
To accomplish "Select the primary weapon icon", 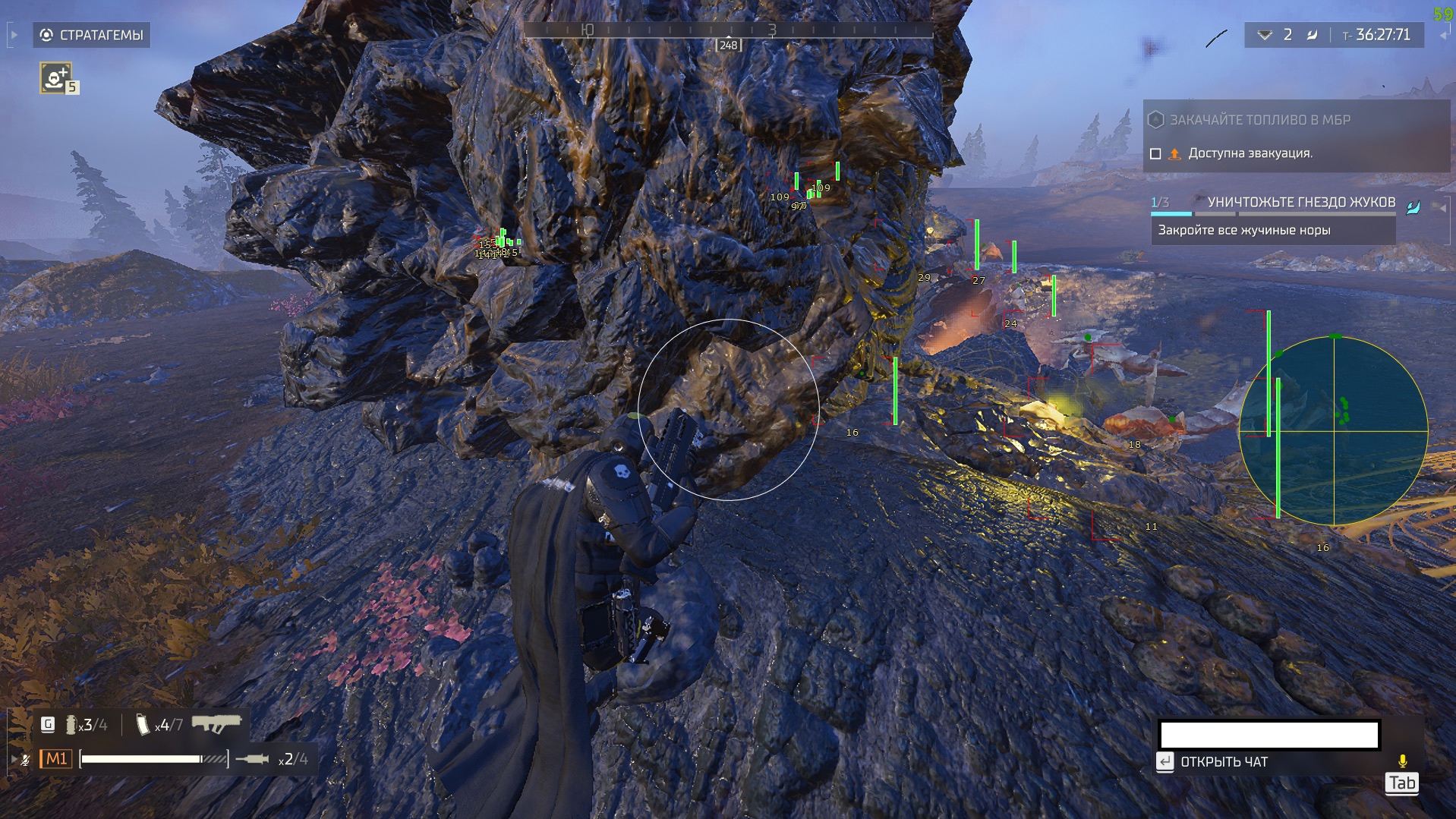I will coord(216,724).
